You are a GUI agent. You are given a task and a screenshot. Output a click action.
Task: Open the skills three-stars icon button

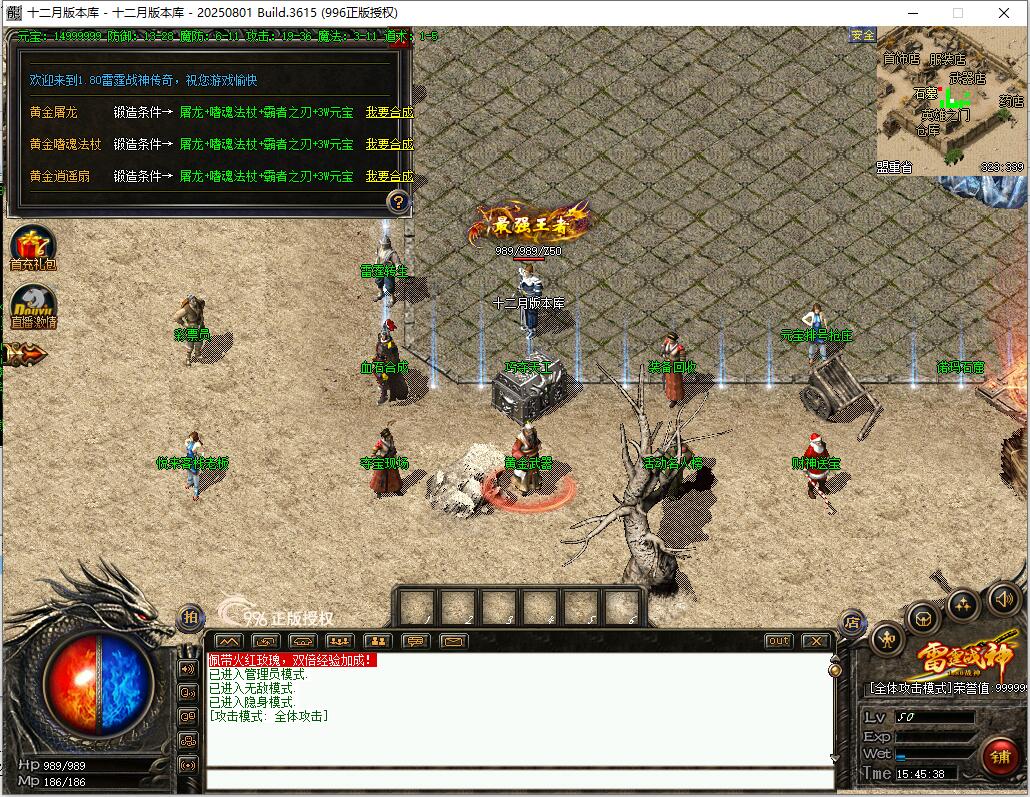963,604
